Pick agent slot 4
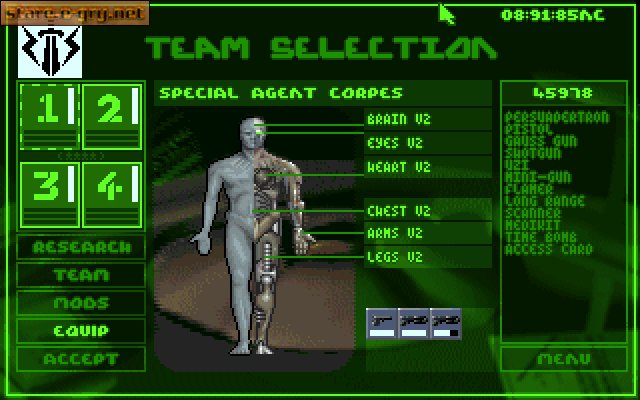640x400 pixels. click(x=111, y=193)
